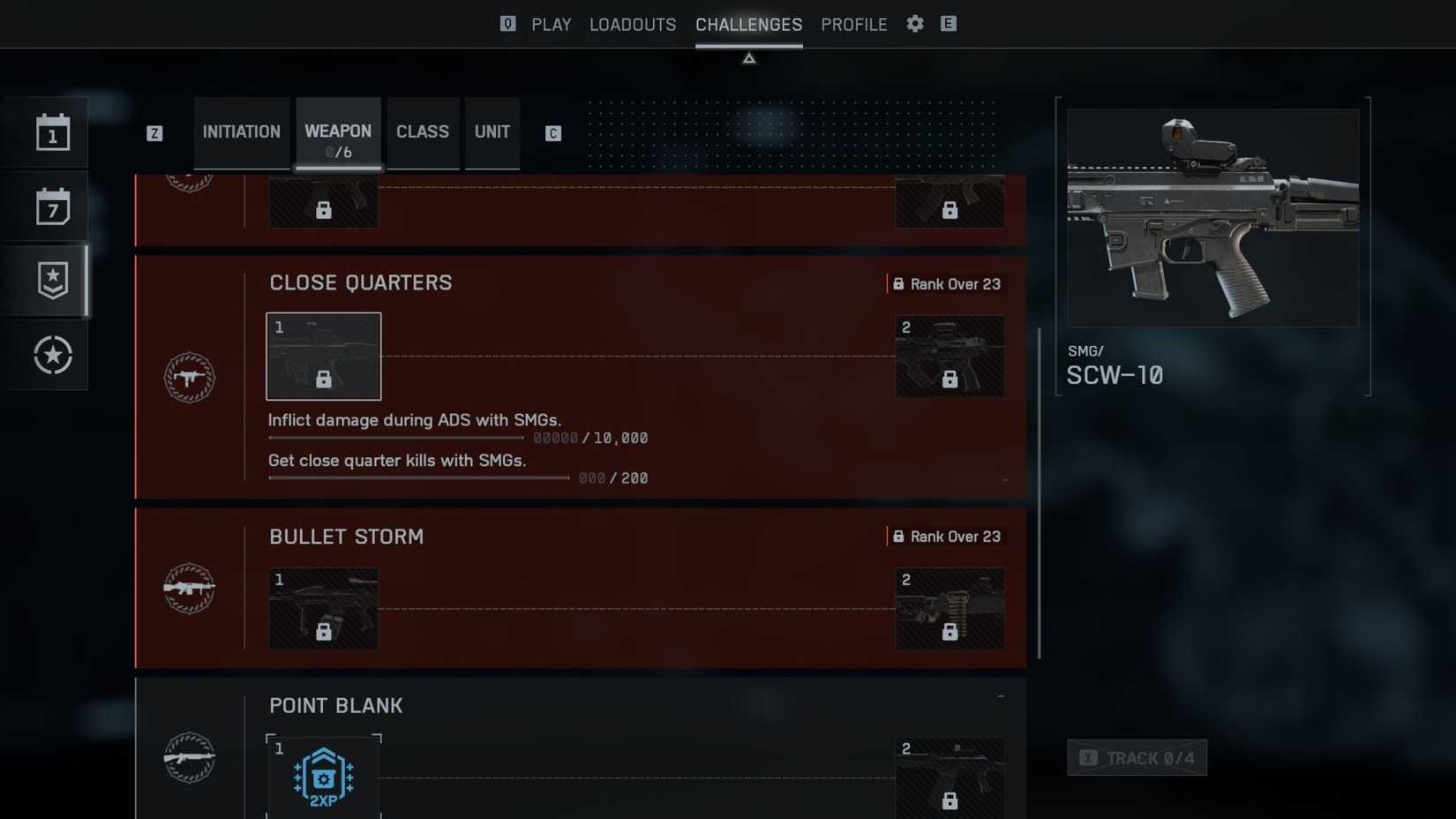
Task: Select locked tier 1 of Close Quarters
Action: pos(323,356)
